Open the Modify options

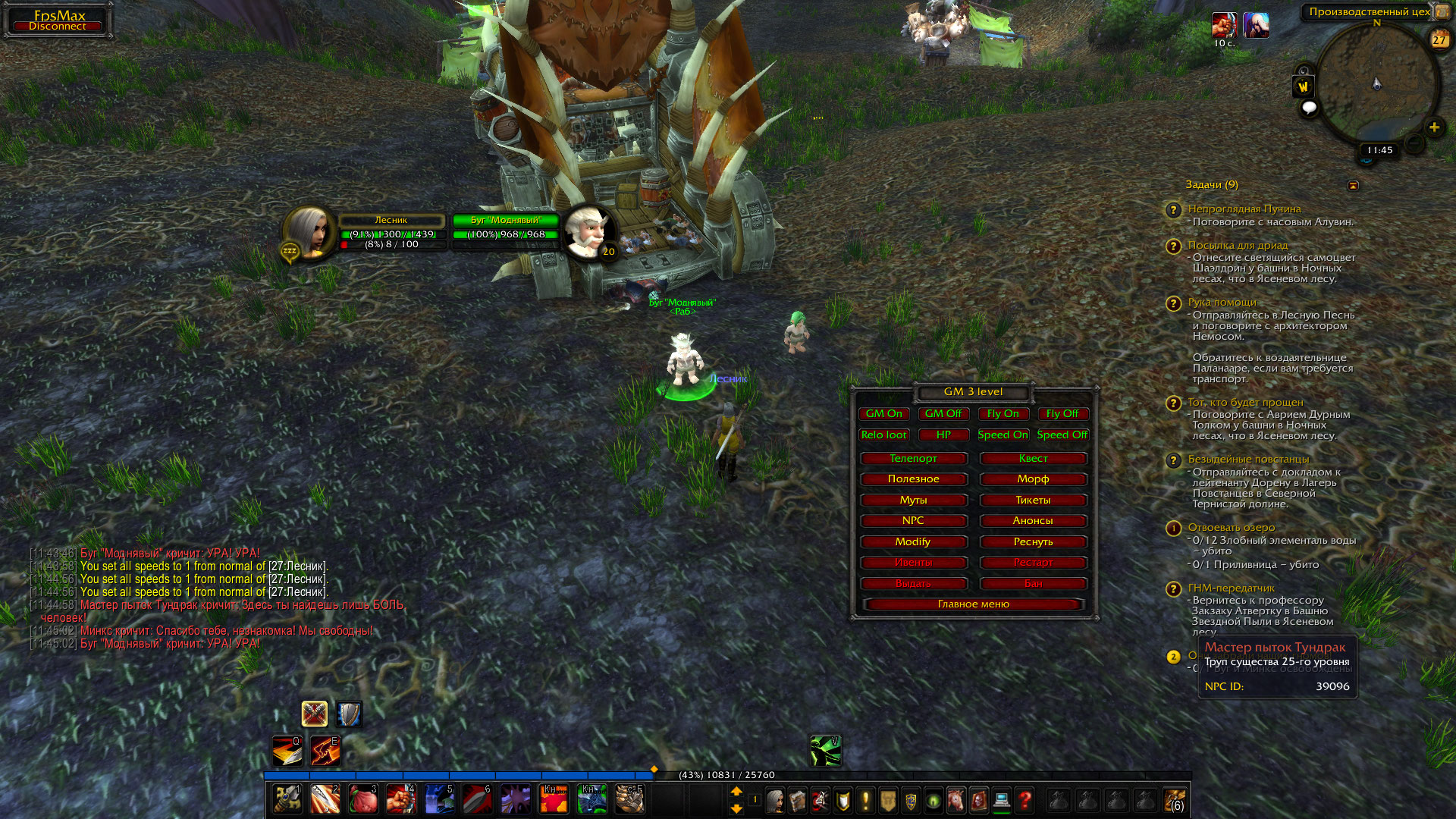(x=913, y=542)
